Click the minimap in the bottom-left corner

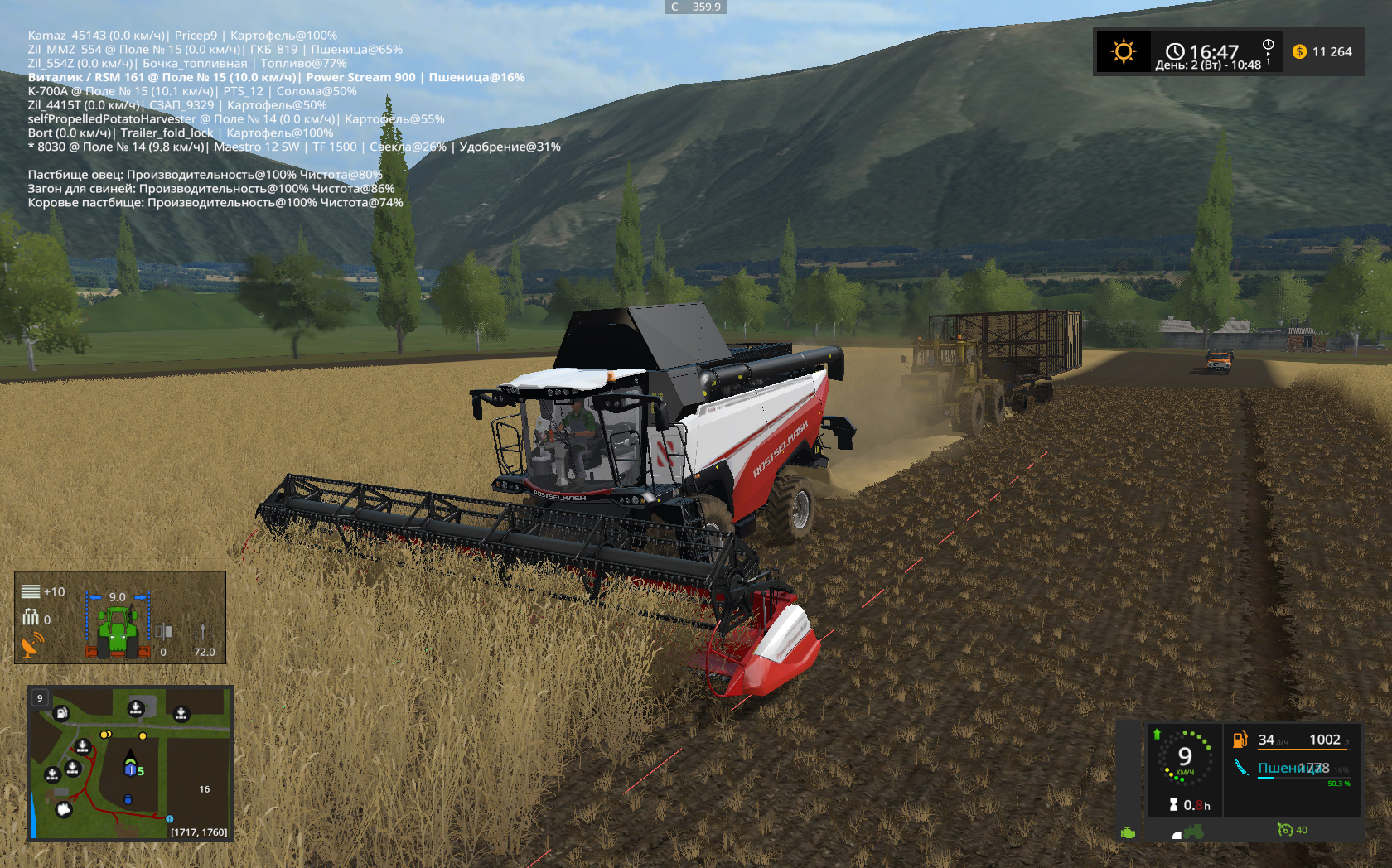coord(130,763)
